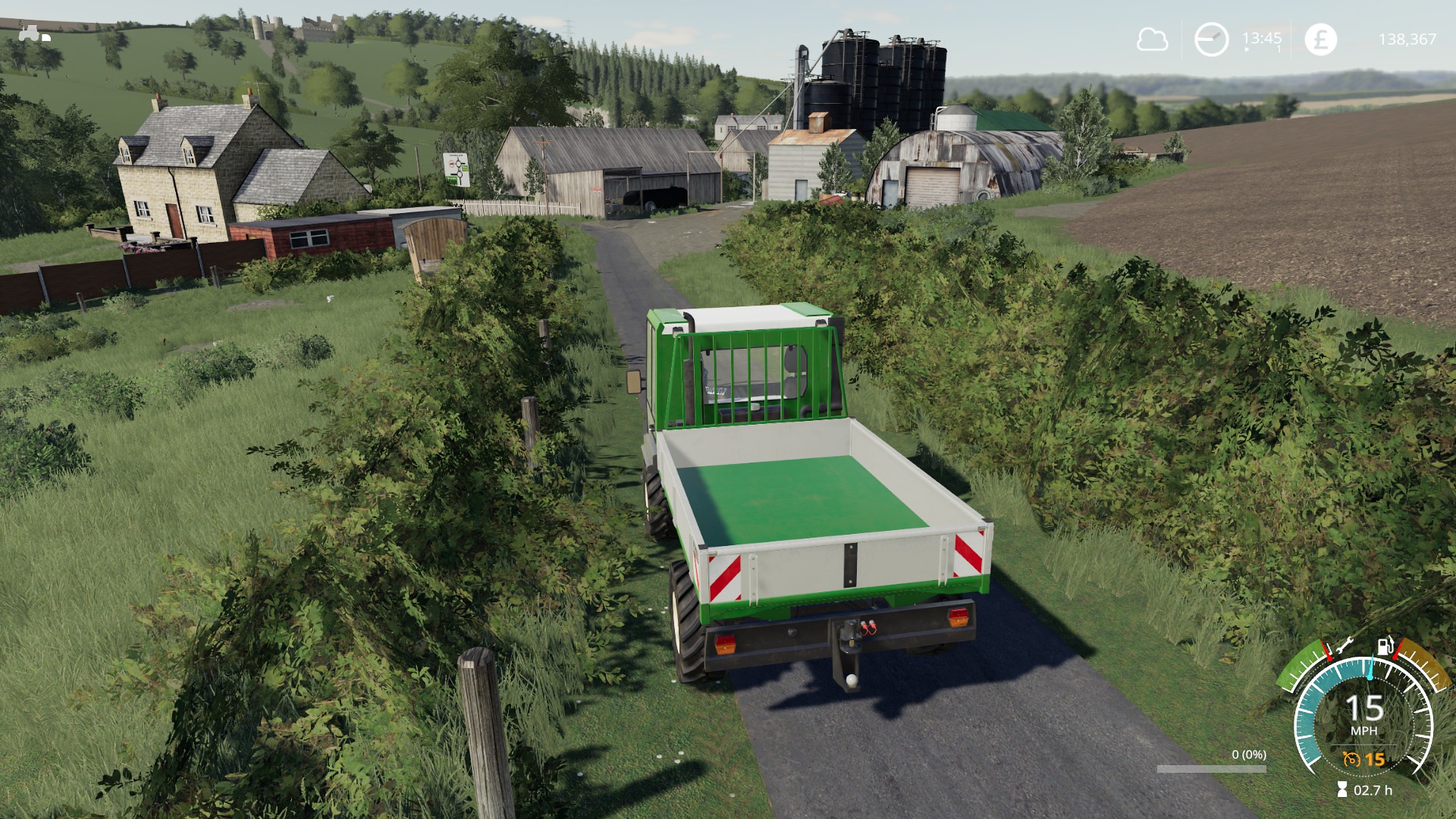1456x819 pixels.
Task: Select the tractor icon in the corner
Action: 33,33
